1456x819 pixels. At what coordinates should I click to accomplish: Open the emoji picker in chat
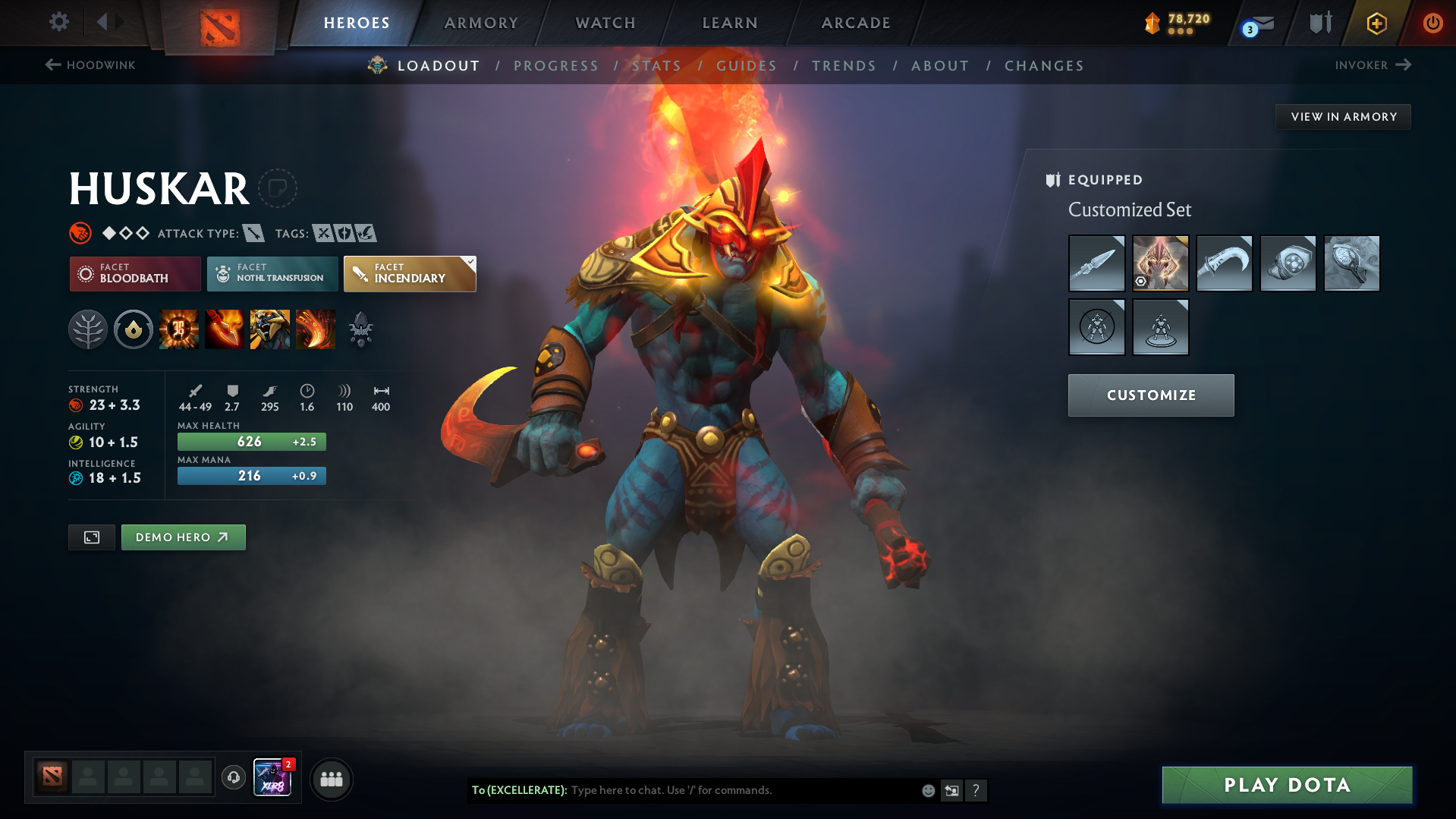tap(927, 790)
